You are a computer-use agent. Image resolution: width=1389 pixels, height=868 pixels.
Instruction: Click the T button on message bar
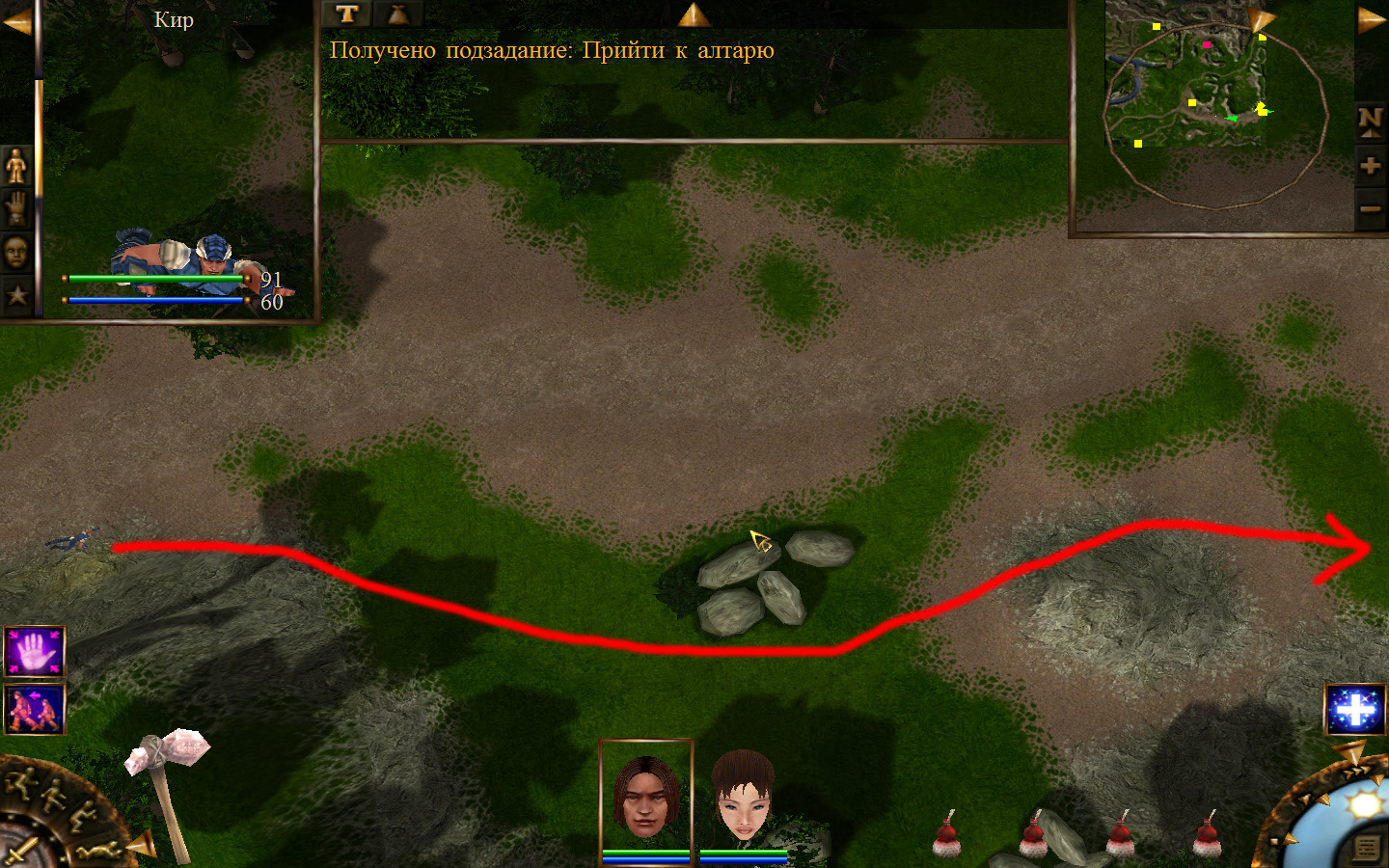[x=347, y=14]
